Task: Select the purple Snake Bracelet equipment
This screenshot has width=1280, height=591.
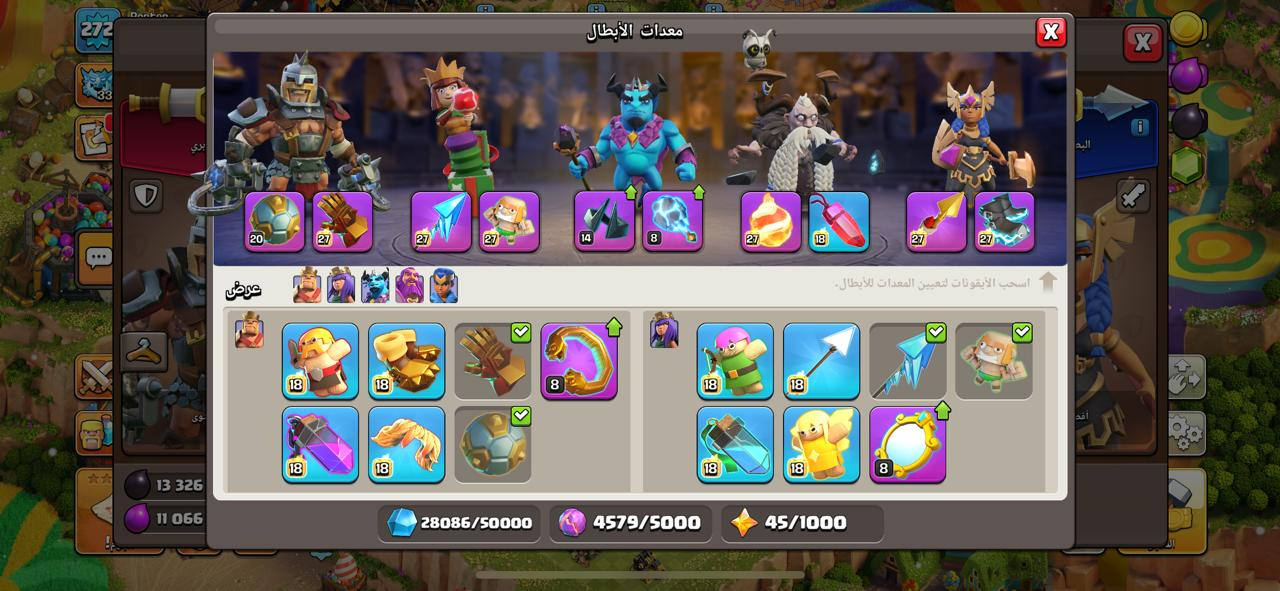Action: (578, 361)
